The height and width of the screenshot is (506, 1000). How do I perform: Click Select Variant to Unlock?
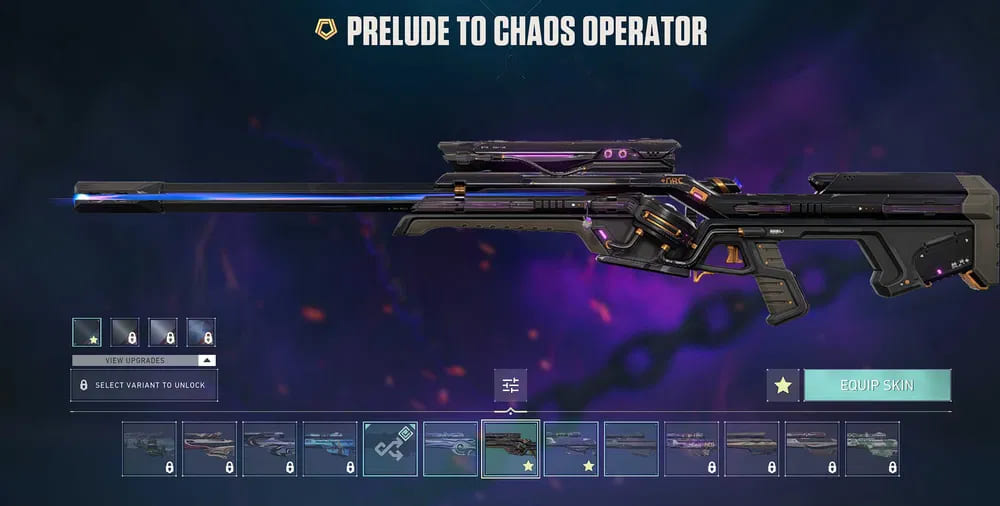click(144, 385)
